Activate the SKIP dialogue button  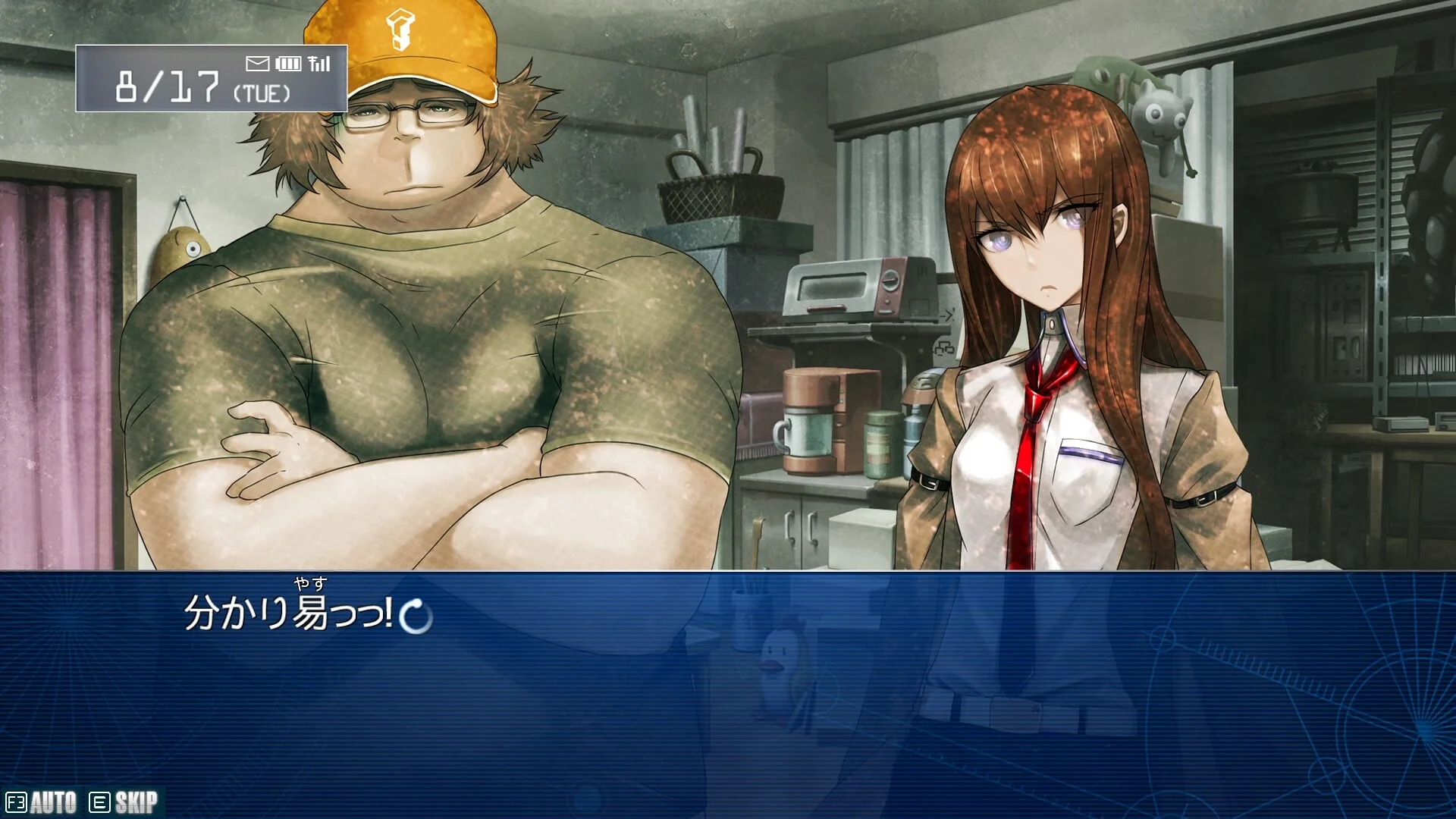124,802
